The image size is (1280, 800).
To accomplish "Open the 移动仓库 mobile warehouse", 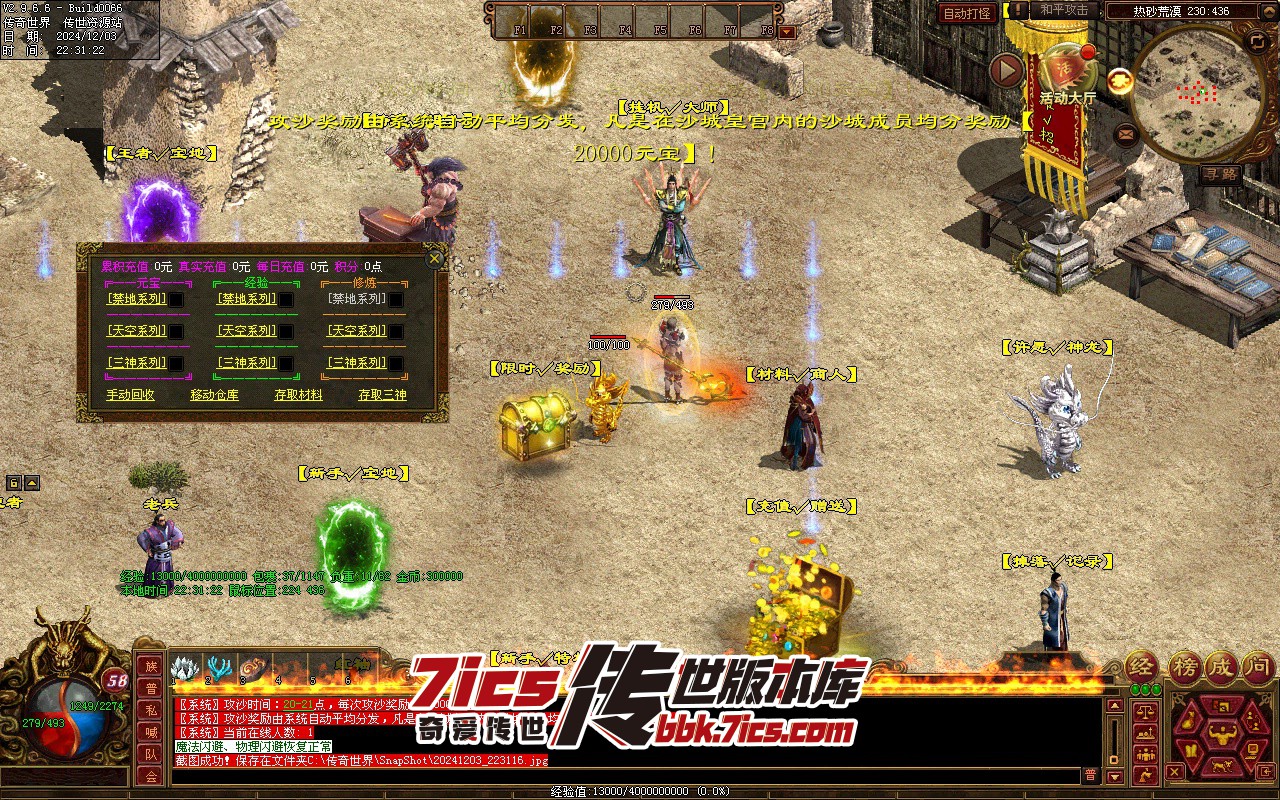I will [215, 395].
